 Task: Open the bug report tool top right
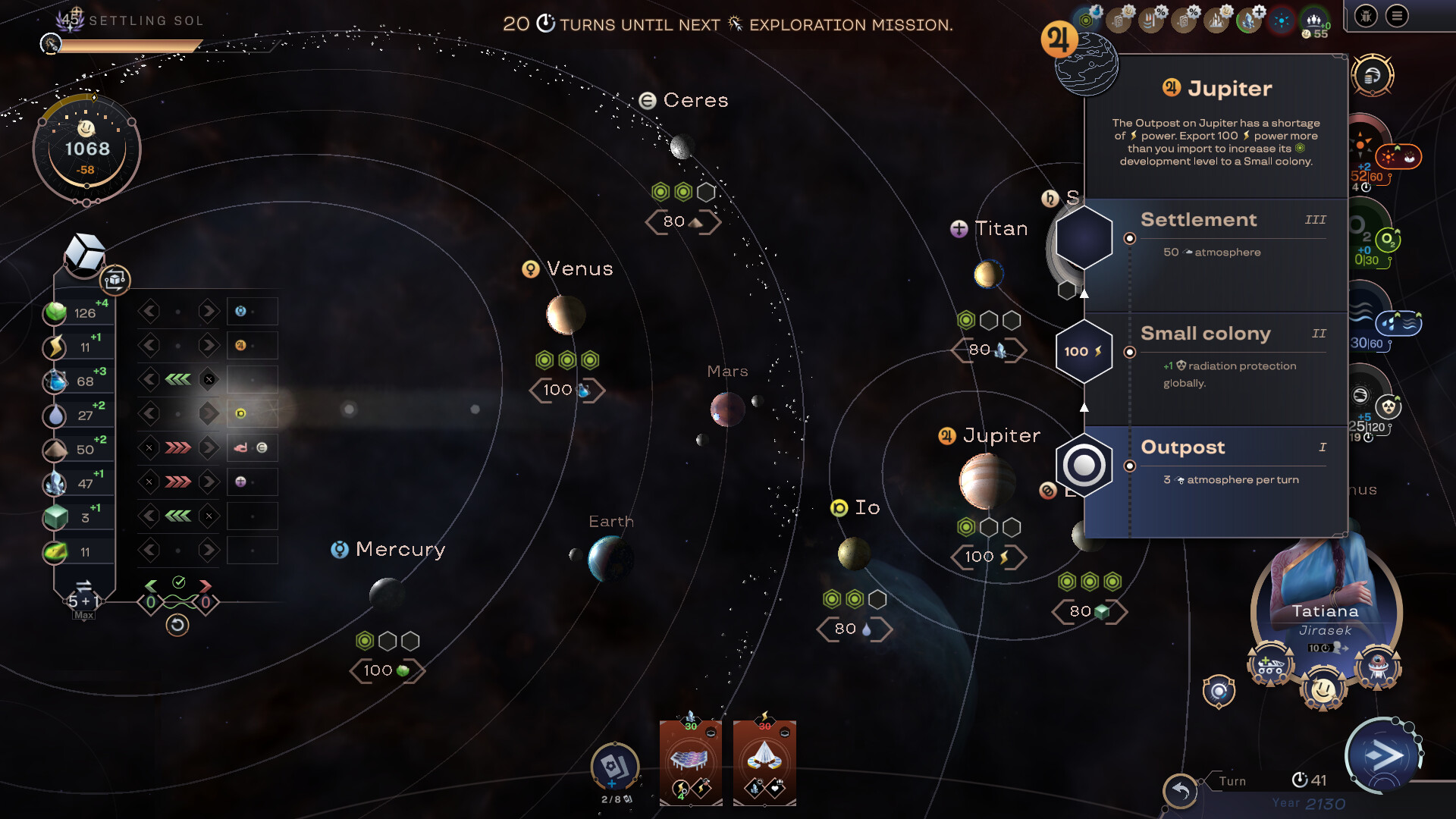pyautogui.click(x=1366, y=16)
